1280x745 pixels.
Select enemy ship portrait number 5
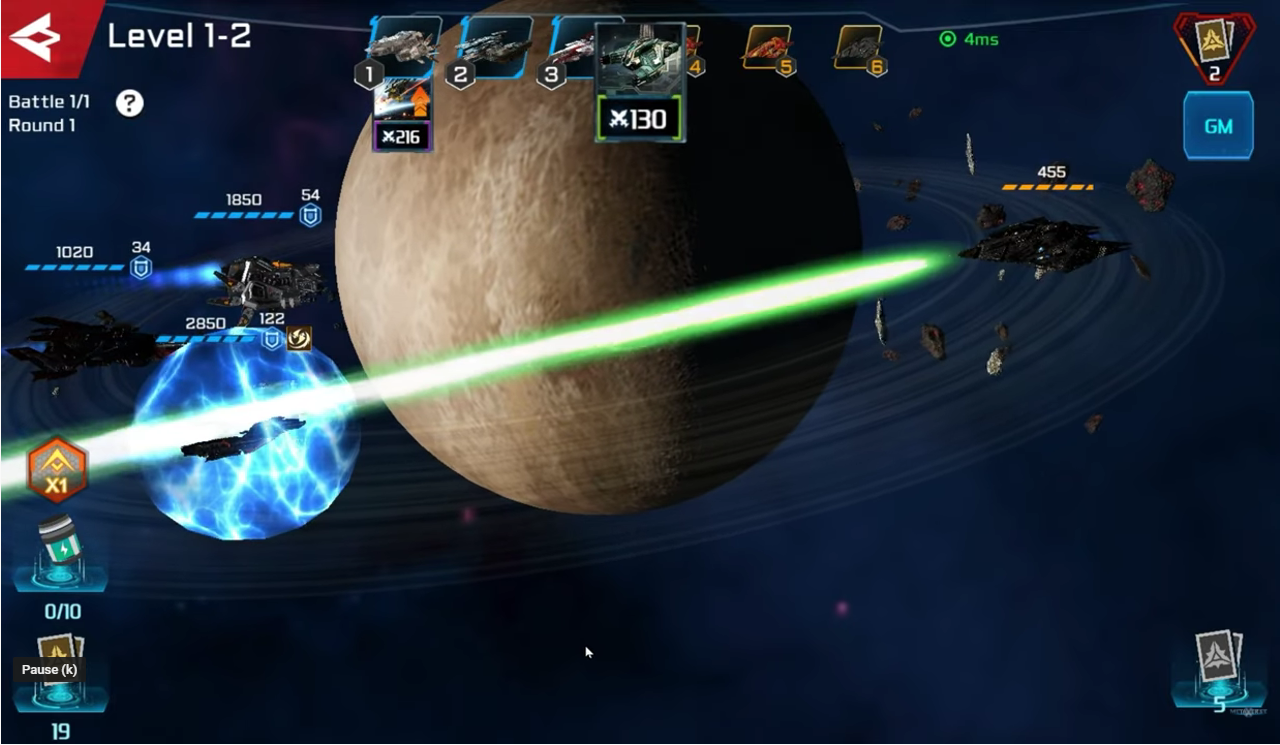(x=768, y=48)
